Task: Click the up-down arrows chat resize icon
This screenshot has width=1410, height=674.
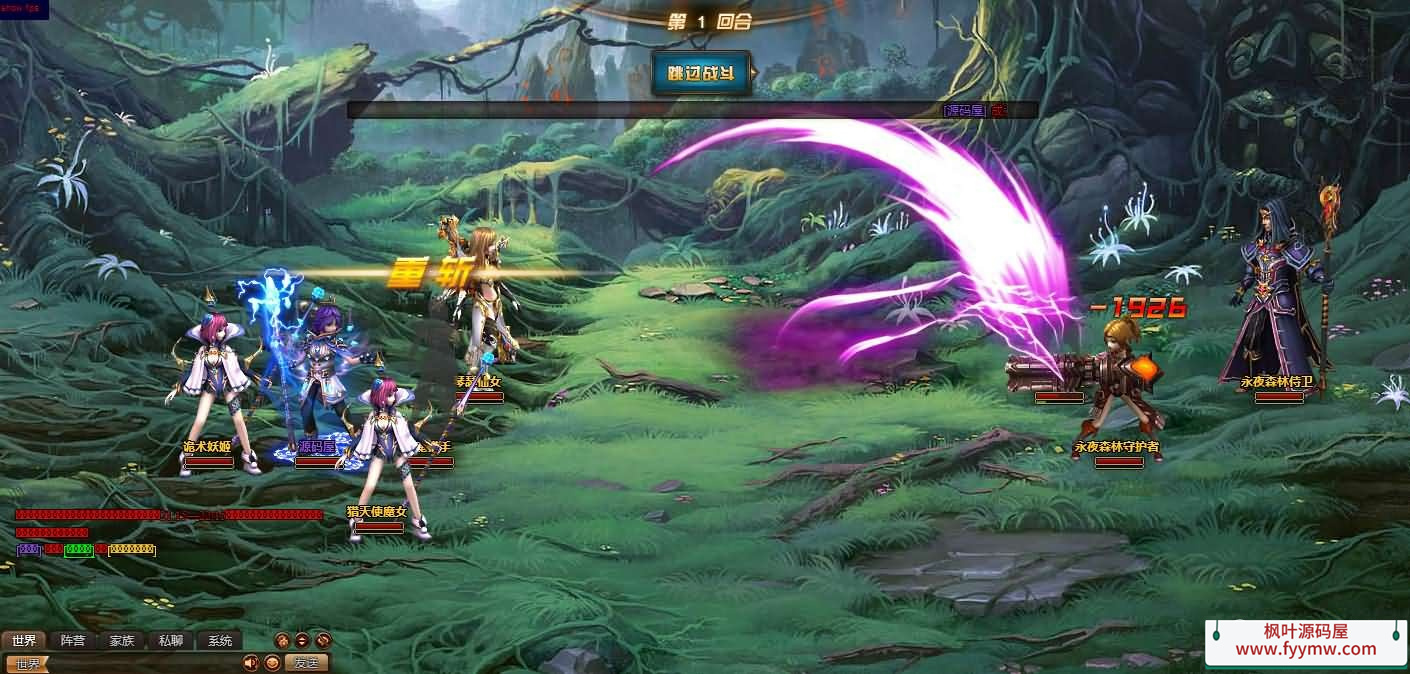Action: tap(302, 641)
